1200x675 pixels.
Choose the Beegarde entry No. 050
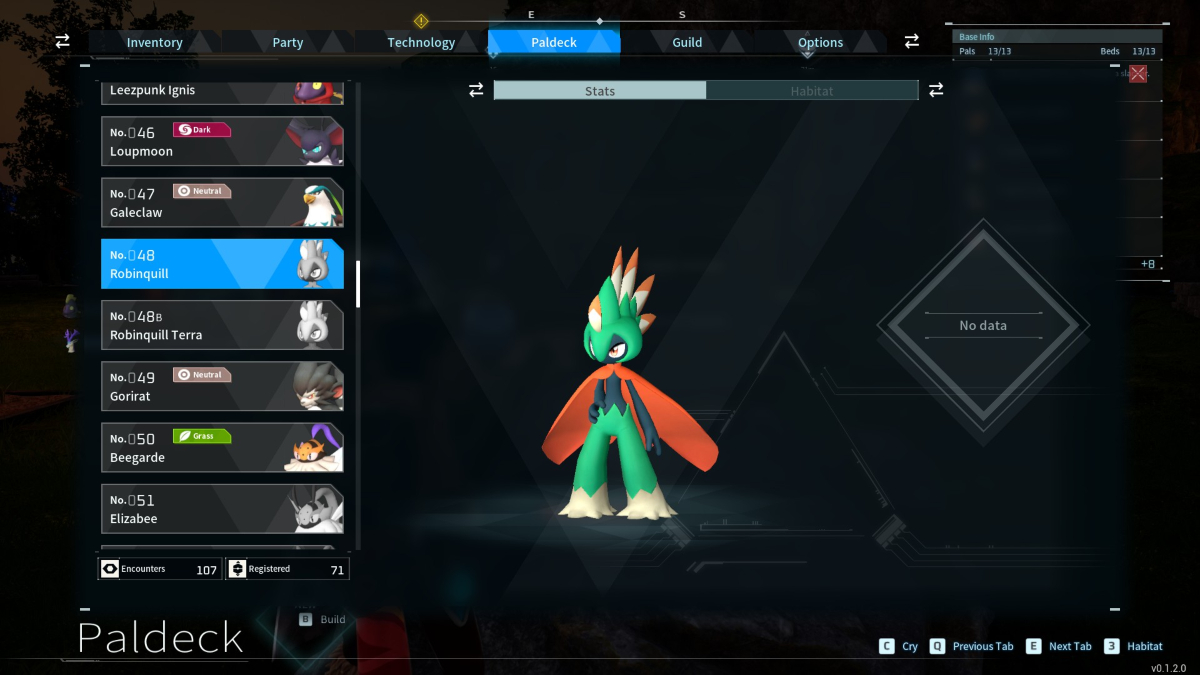tap(222, 447)
